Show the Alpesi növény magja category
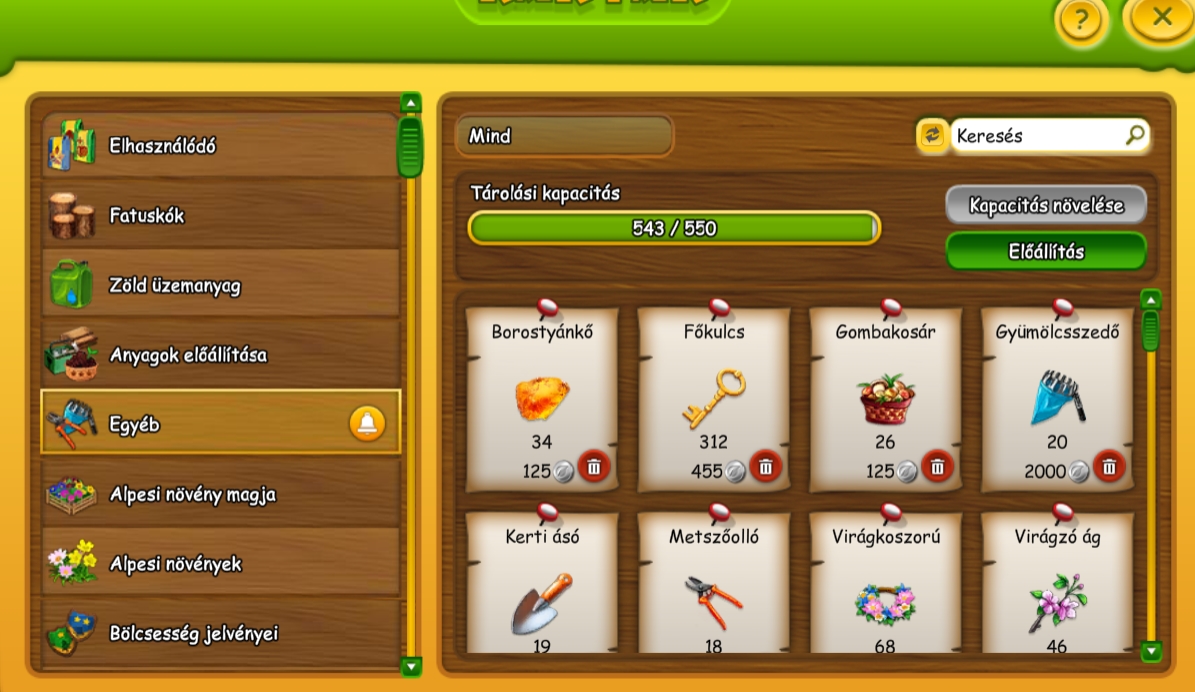1195x692 pixels. coord(220,494)
